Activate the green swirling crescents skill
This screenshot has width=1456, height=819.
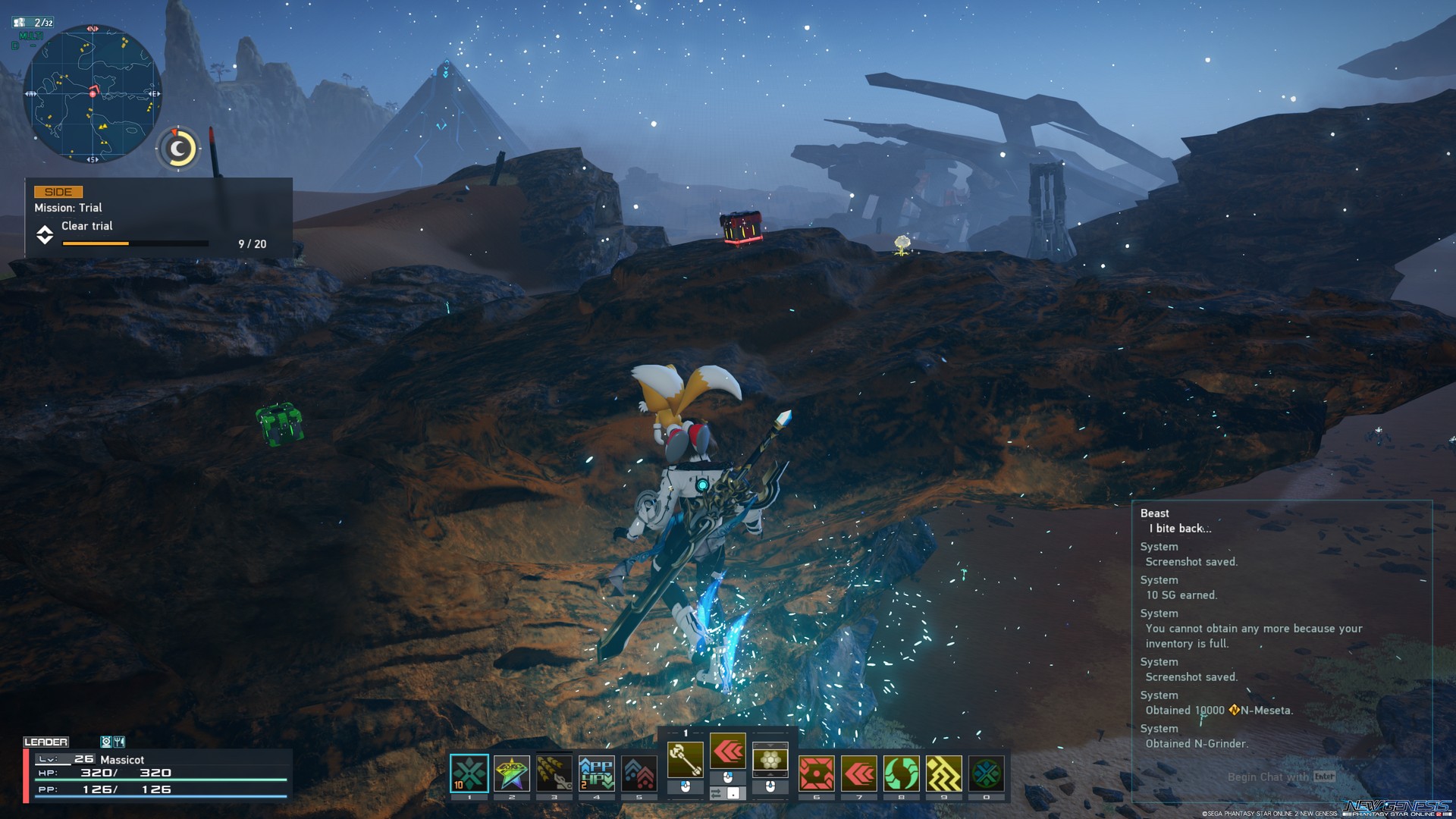click(902, 773)
